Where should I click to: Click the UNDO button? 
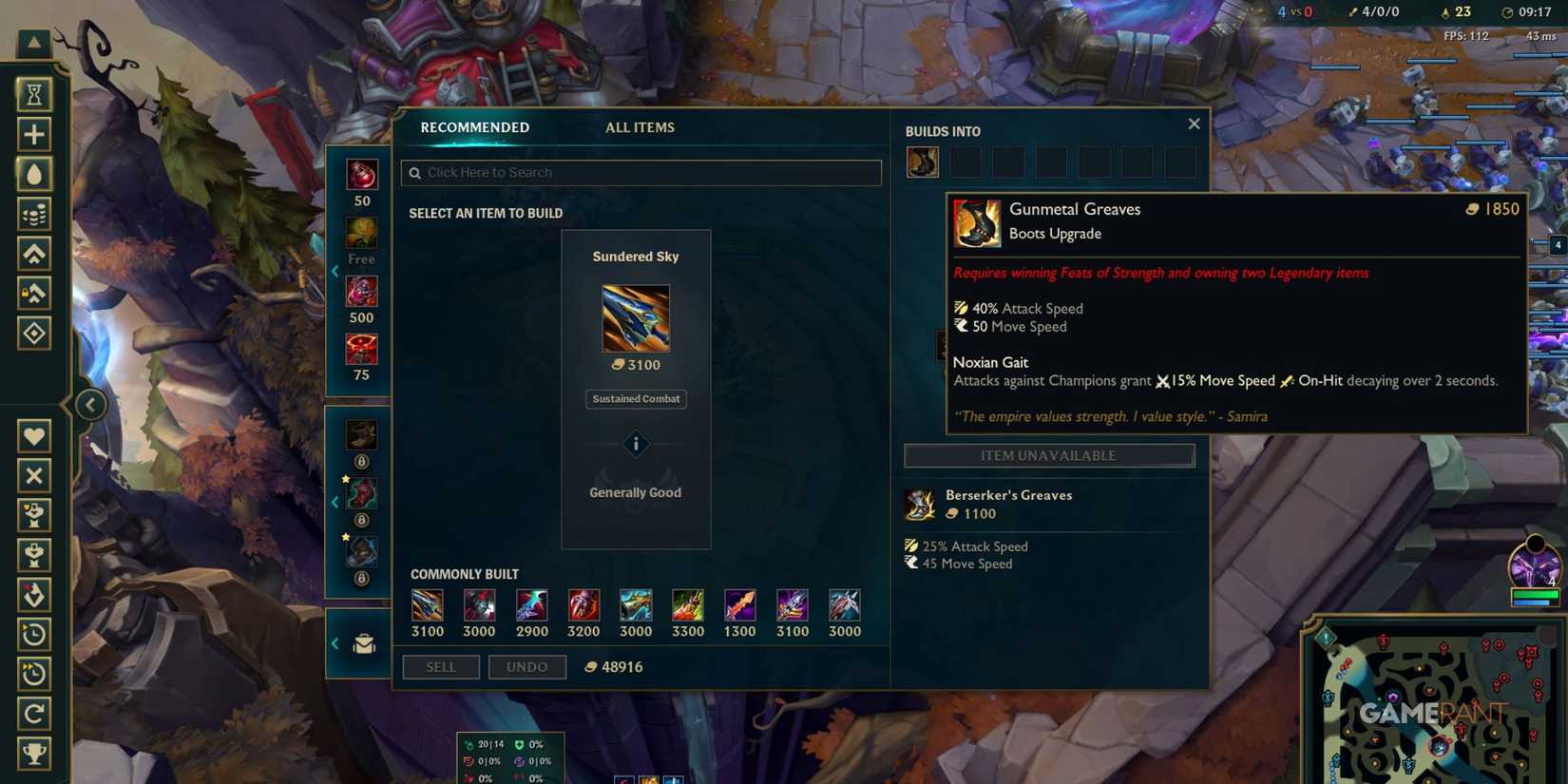(526, 667)
